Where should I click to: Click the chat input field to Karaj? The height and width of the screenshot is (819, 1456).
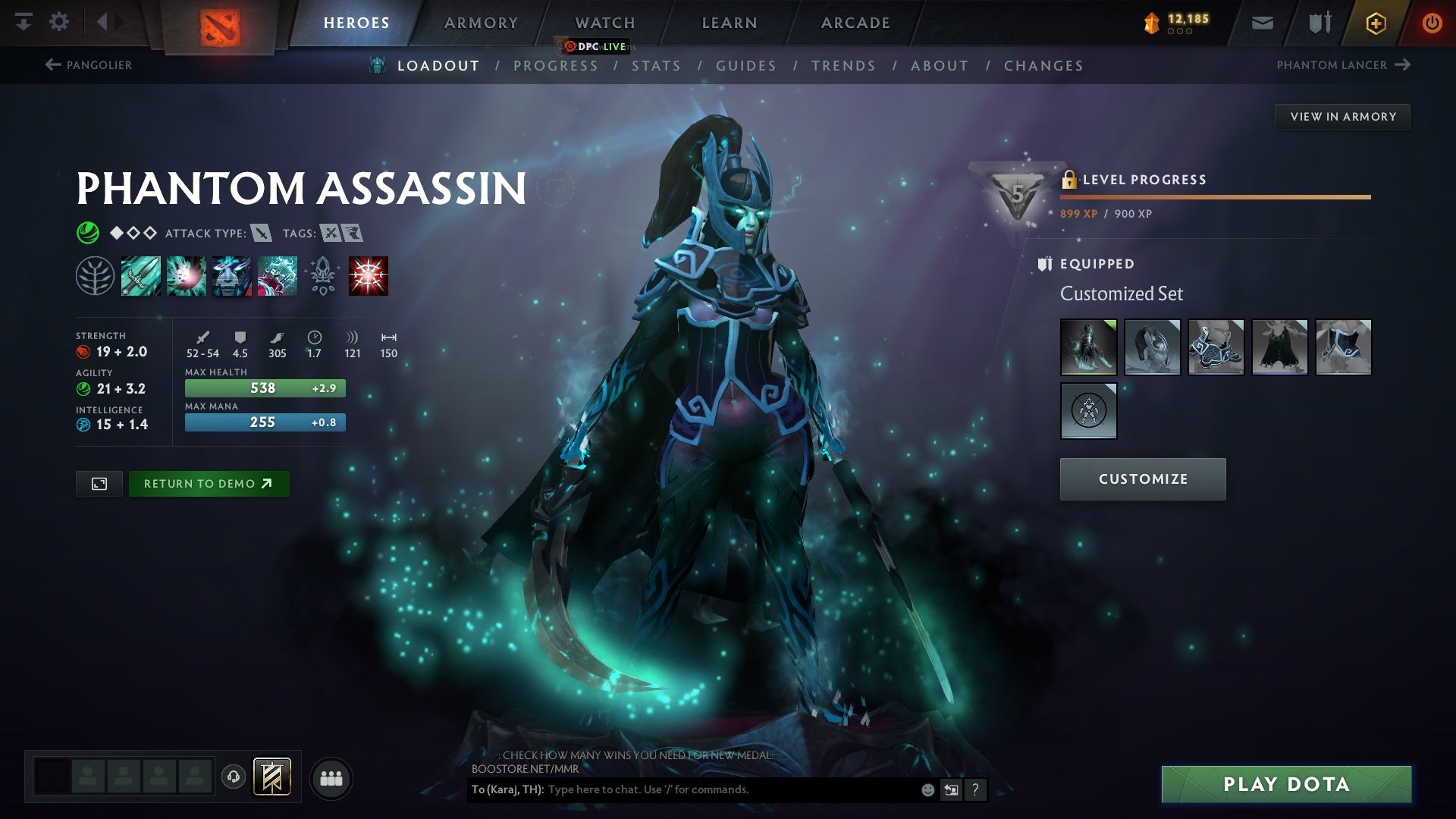click(x=682, y=789)
